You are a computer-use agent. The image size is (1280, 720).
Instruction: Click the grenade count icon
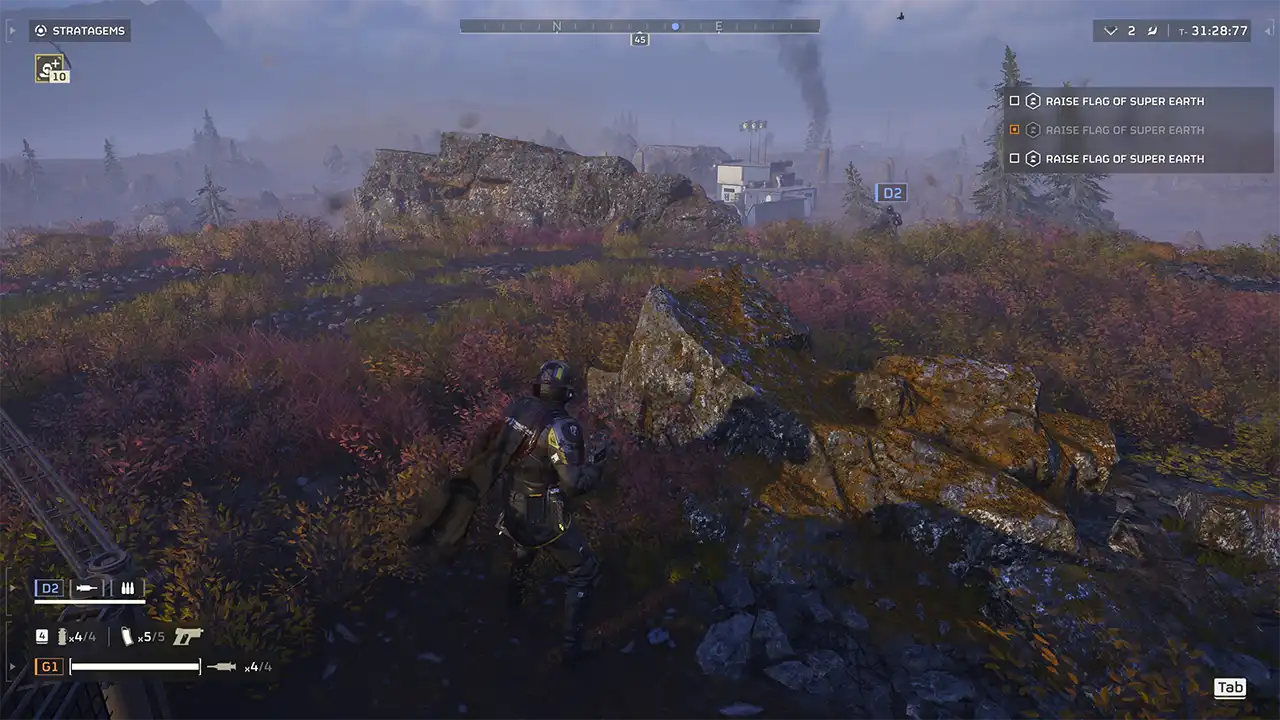63,636
